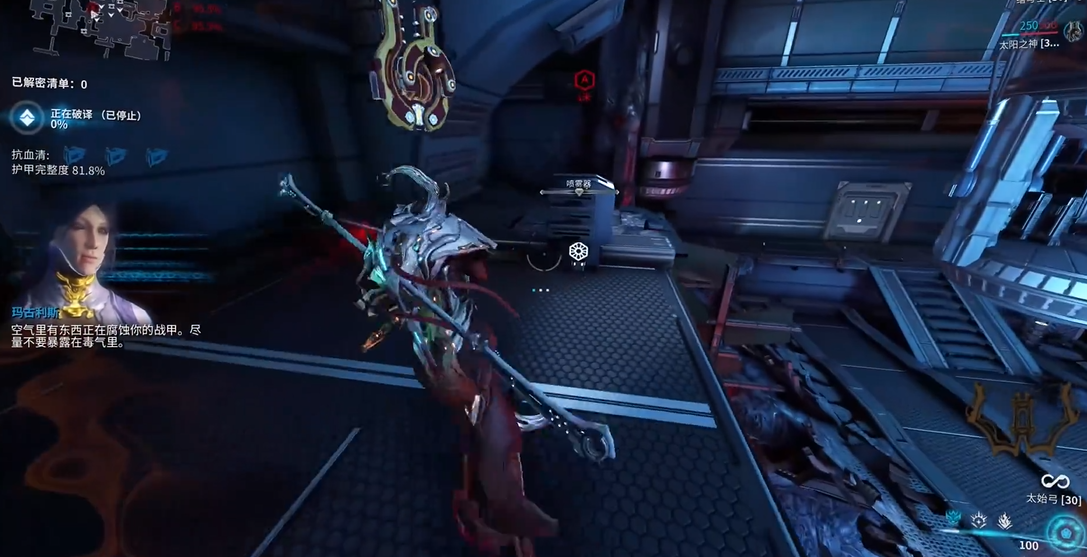Click the white hexagonal waypoint icon
The image size is (1087, 557).
(578, 251)
